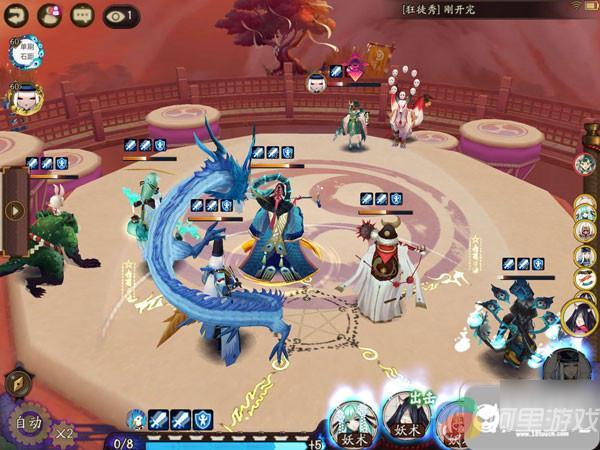Change the ×2 battle speed

(64, 433)
